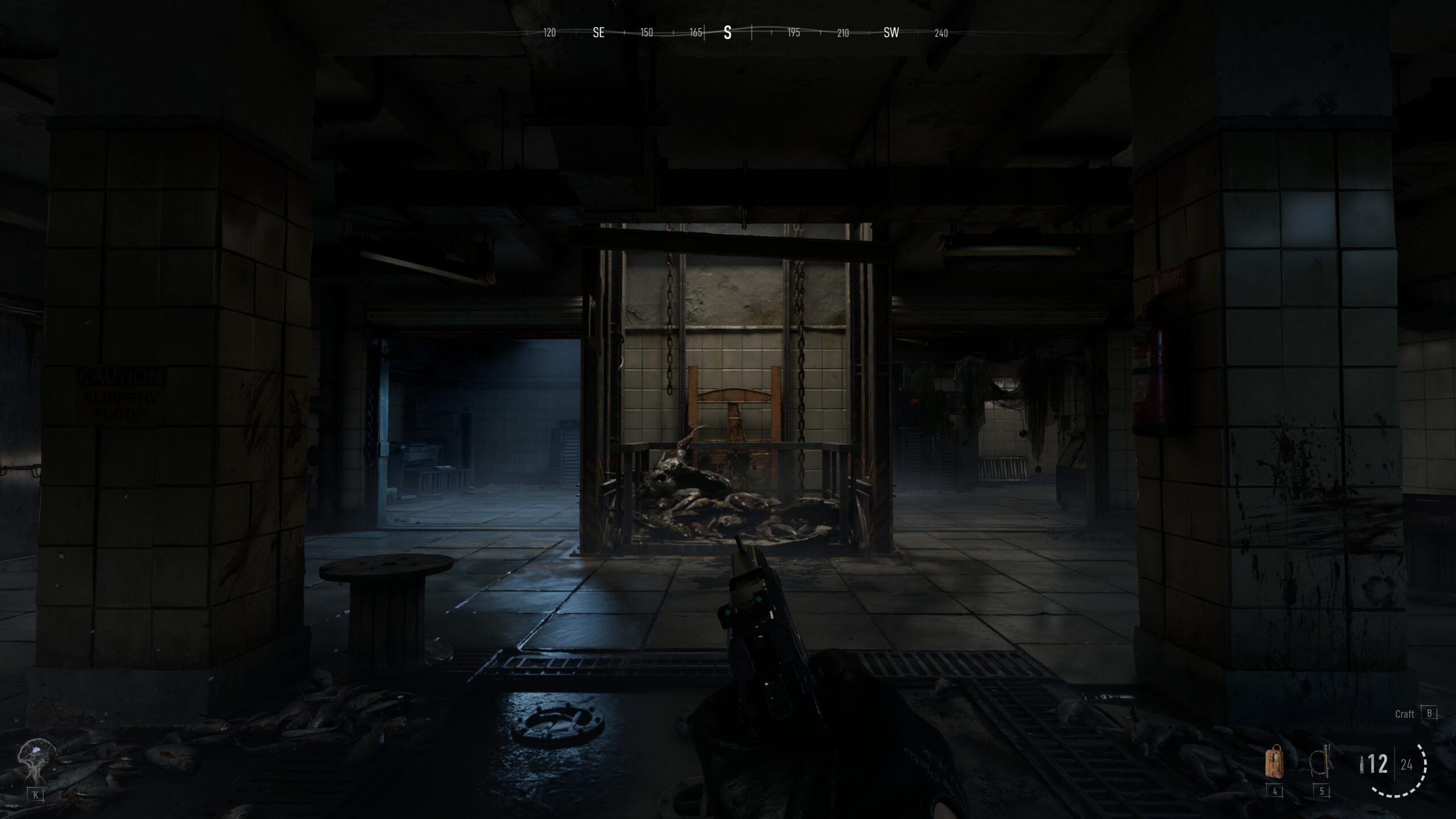1456x819 pixels.
Task: Click the 120 degree mark on the compass
Action: [549, 33]
